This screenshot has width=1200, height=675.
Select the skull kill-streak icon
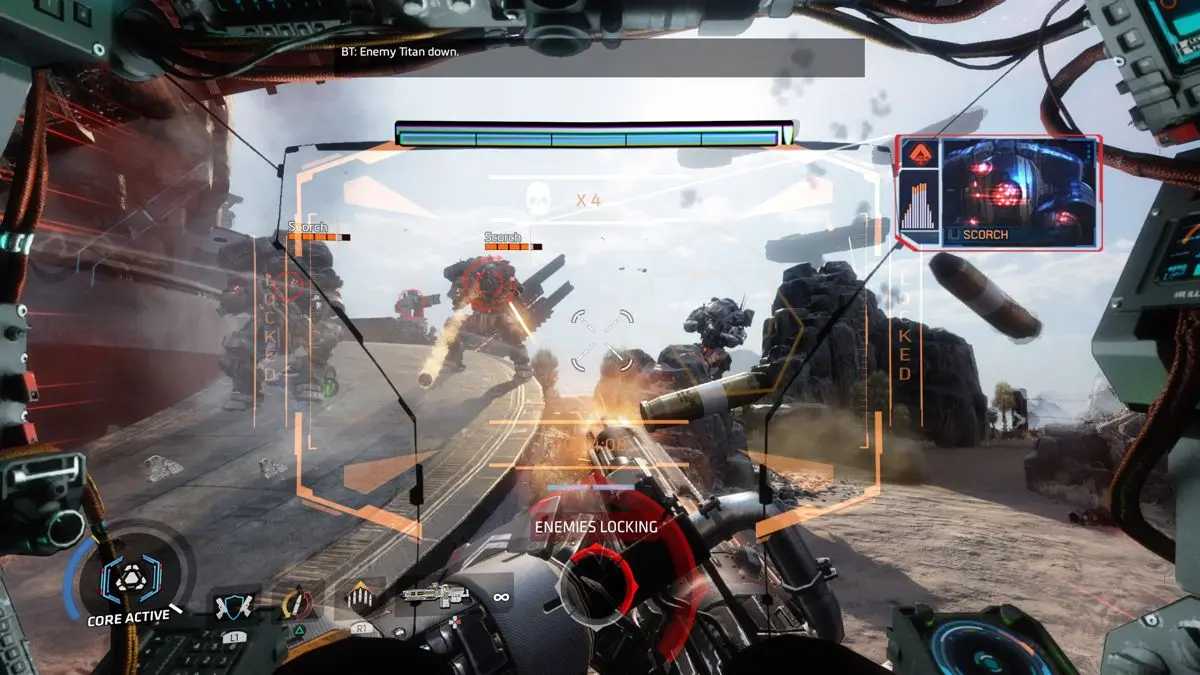point(538,200)
